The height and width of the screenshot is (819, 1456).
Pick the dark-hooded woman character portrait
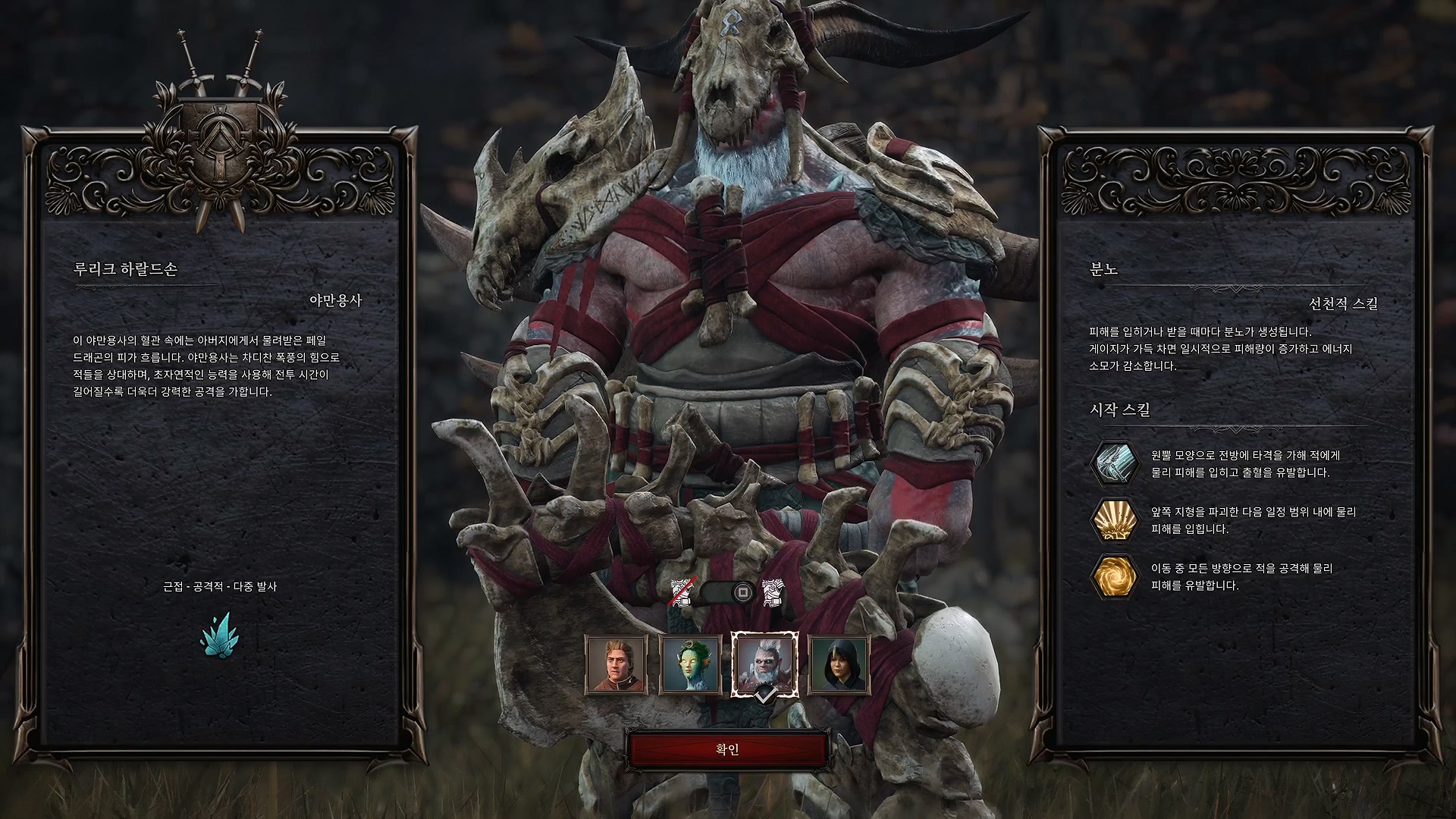point(838,665)
